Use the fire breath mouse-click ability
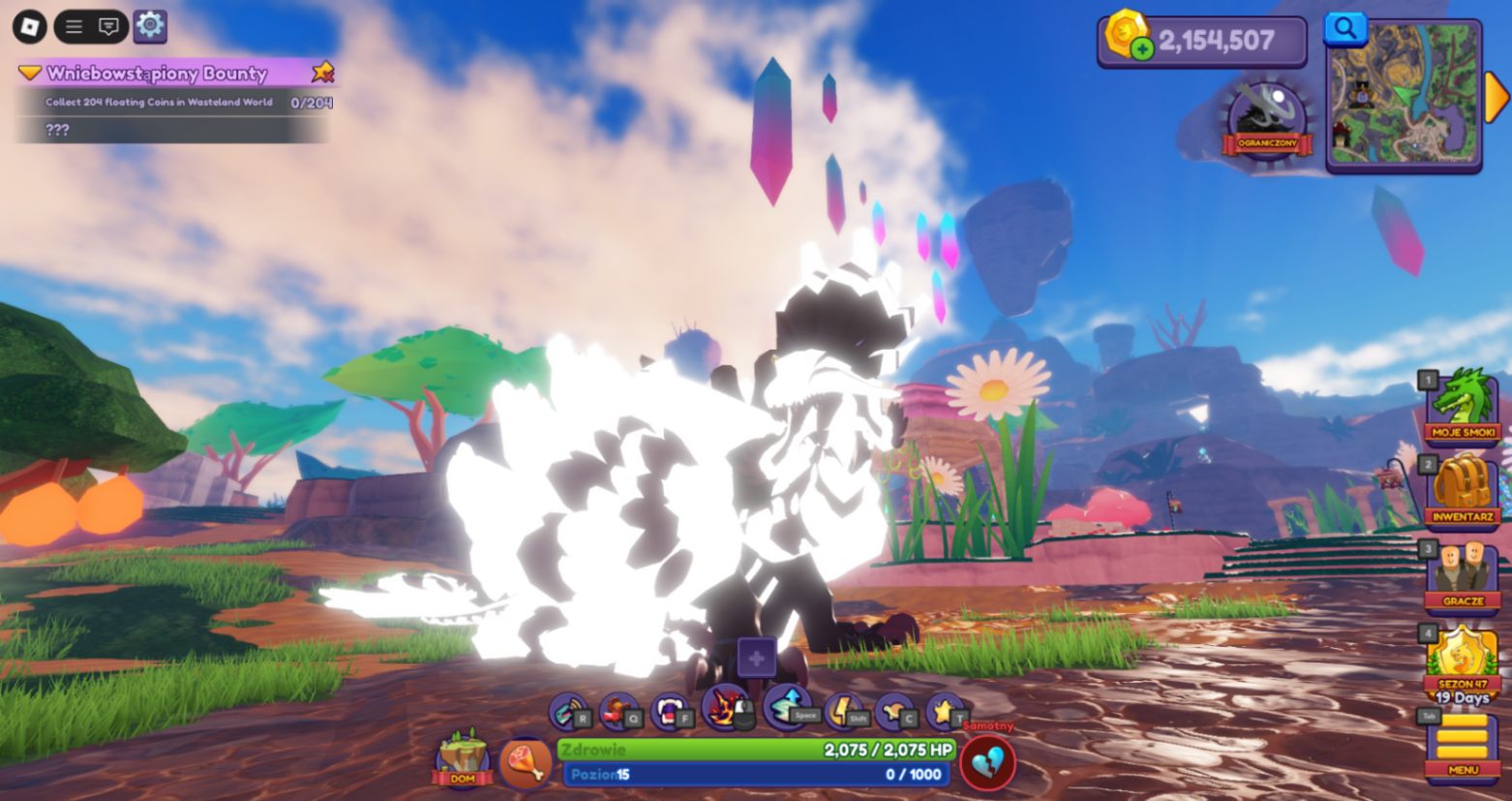1512x801 pixels. 722,710
